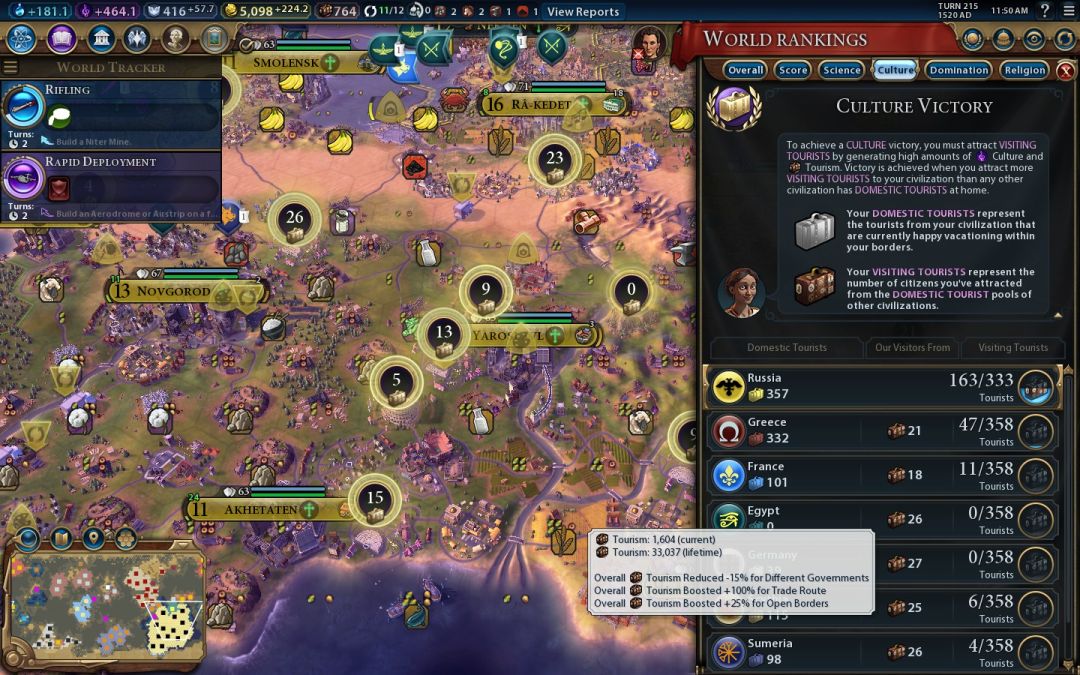The width and height of the screenshot is (1080, 675).
Task: Click the minimap
Action: coord(106,608)
